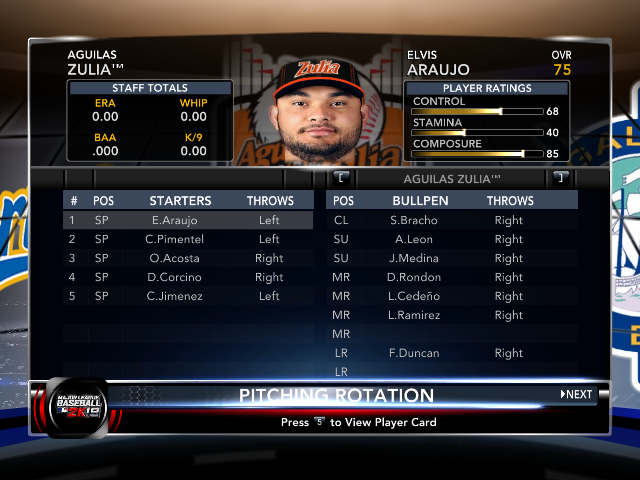The width and height of the screenshot is (640, 480).
Task: Click the NEXT button
Action: (576, 394)
